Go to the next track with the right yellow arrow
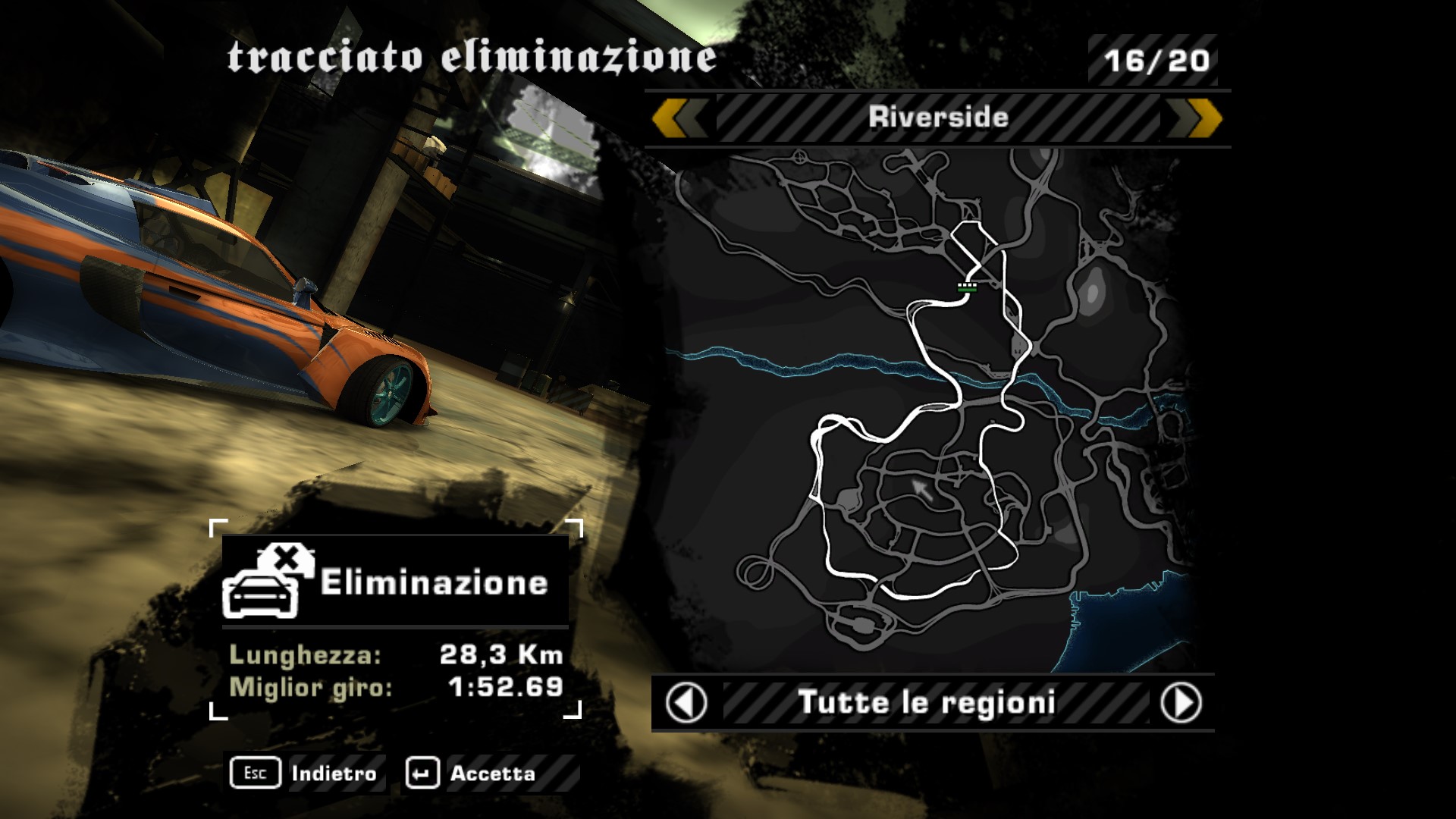The image size is (1456, 819). click(1196, 118)
